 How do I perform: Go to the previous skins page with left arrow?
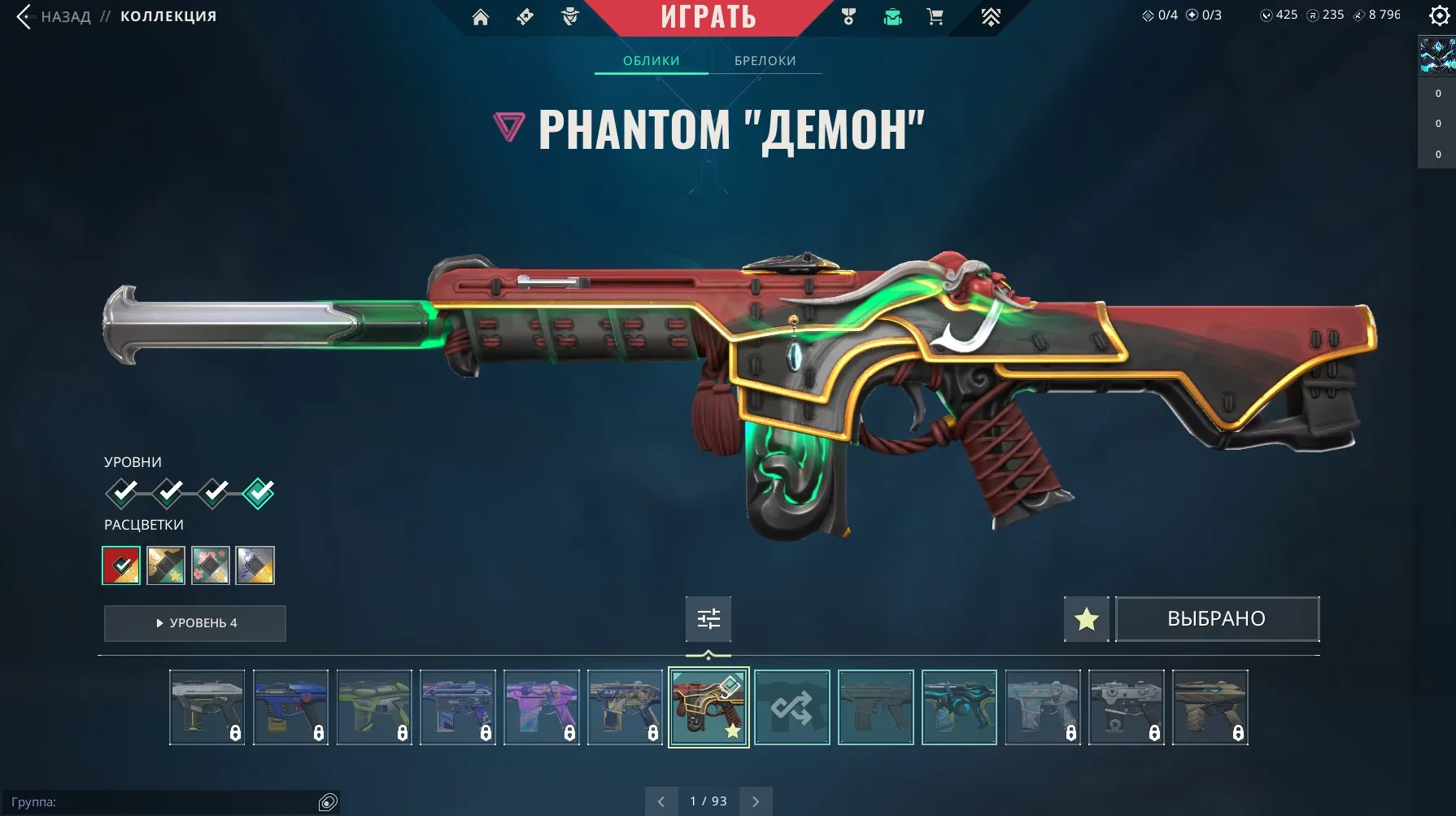pos(661,801)
